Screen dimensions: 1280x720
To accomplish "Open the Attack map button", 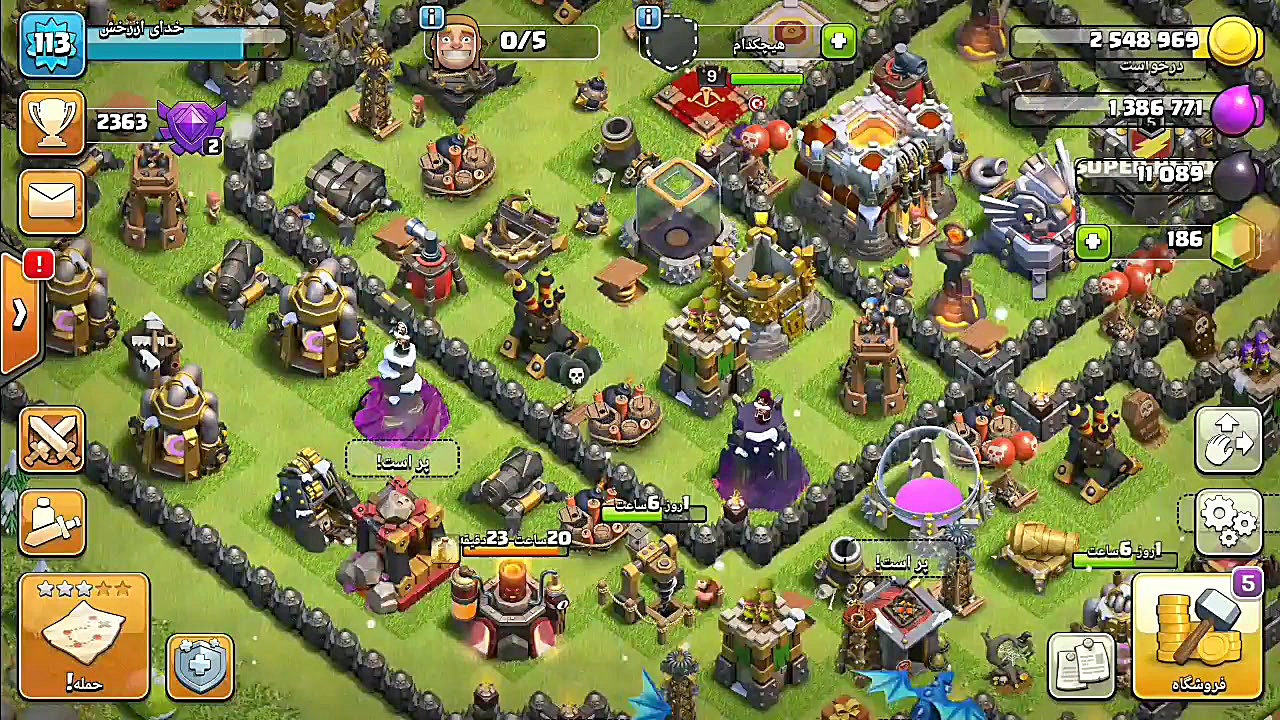I will point(84,634).
